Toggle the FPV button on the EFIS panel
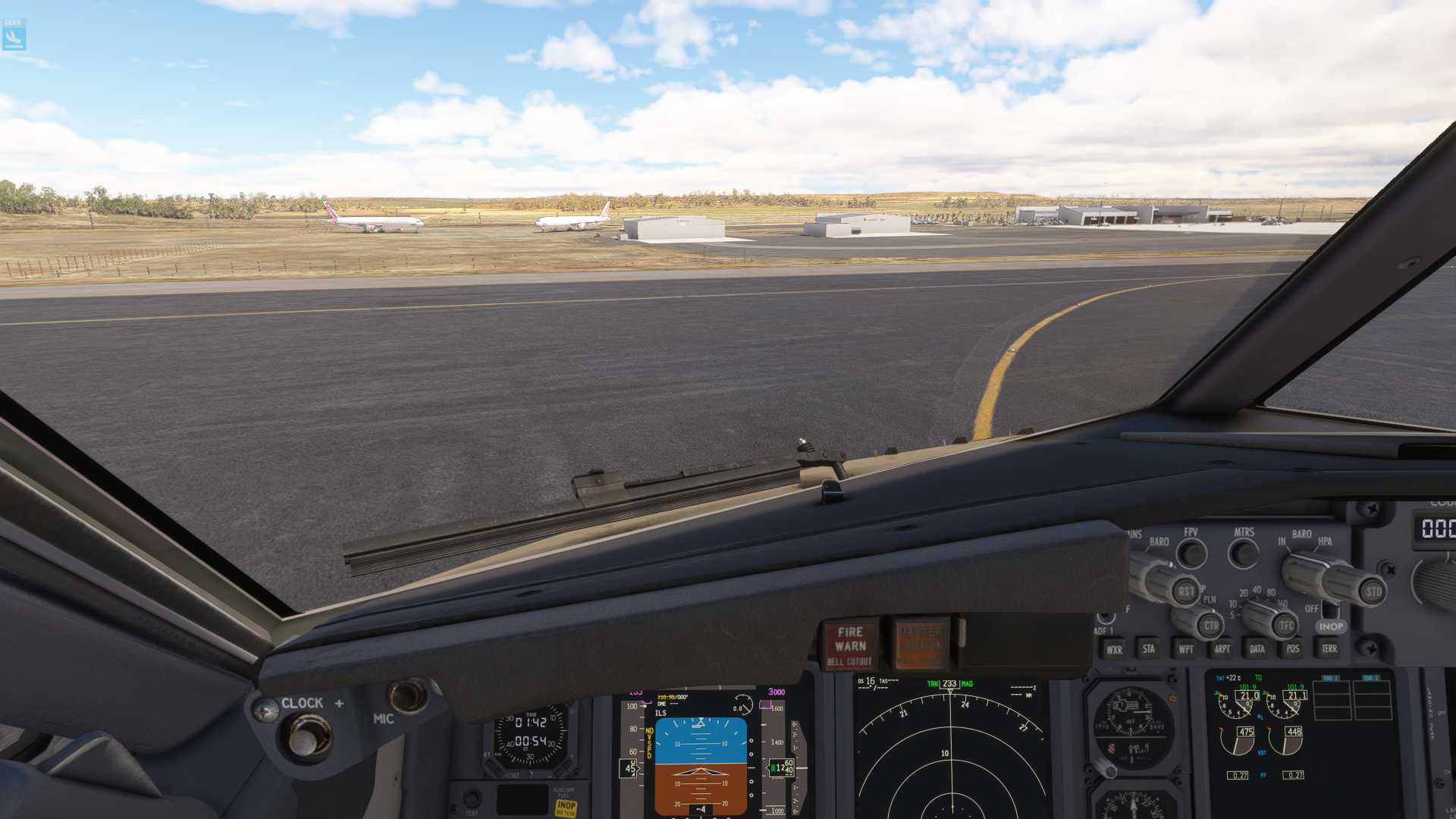 (1191, 554)
